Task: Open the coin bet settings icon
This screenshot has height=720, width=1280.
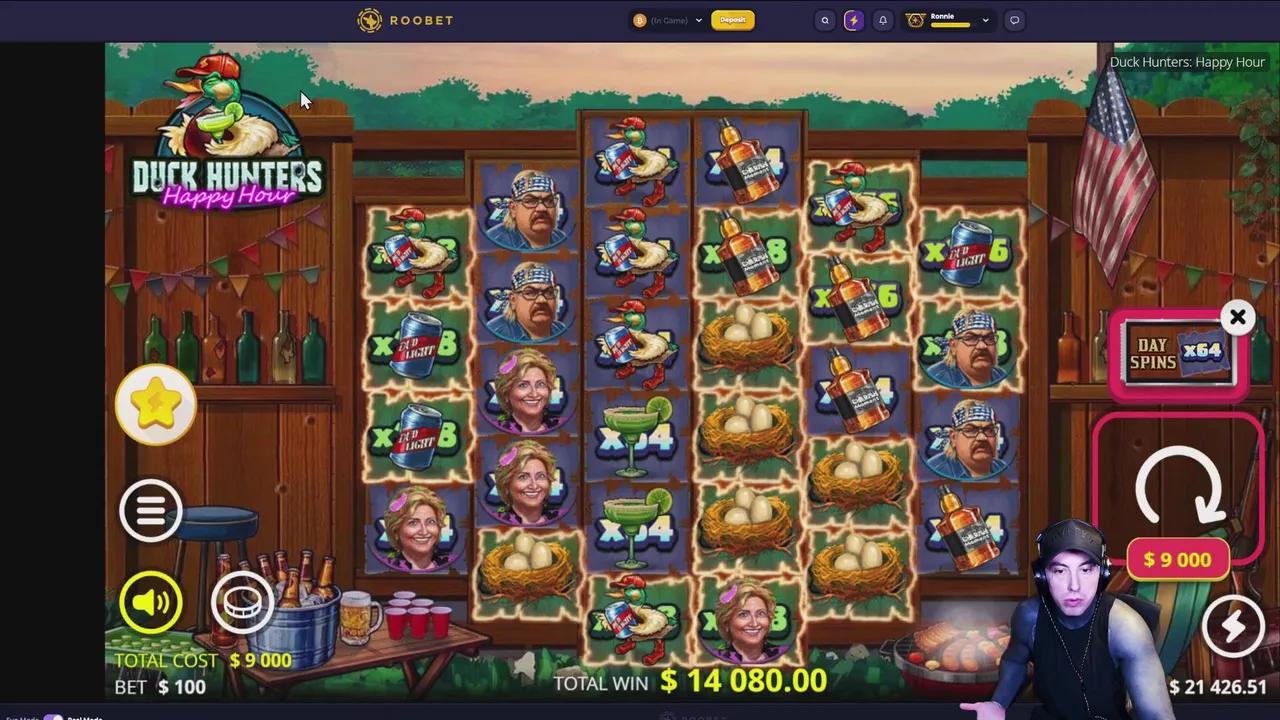Action: [x=243, y=600]
